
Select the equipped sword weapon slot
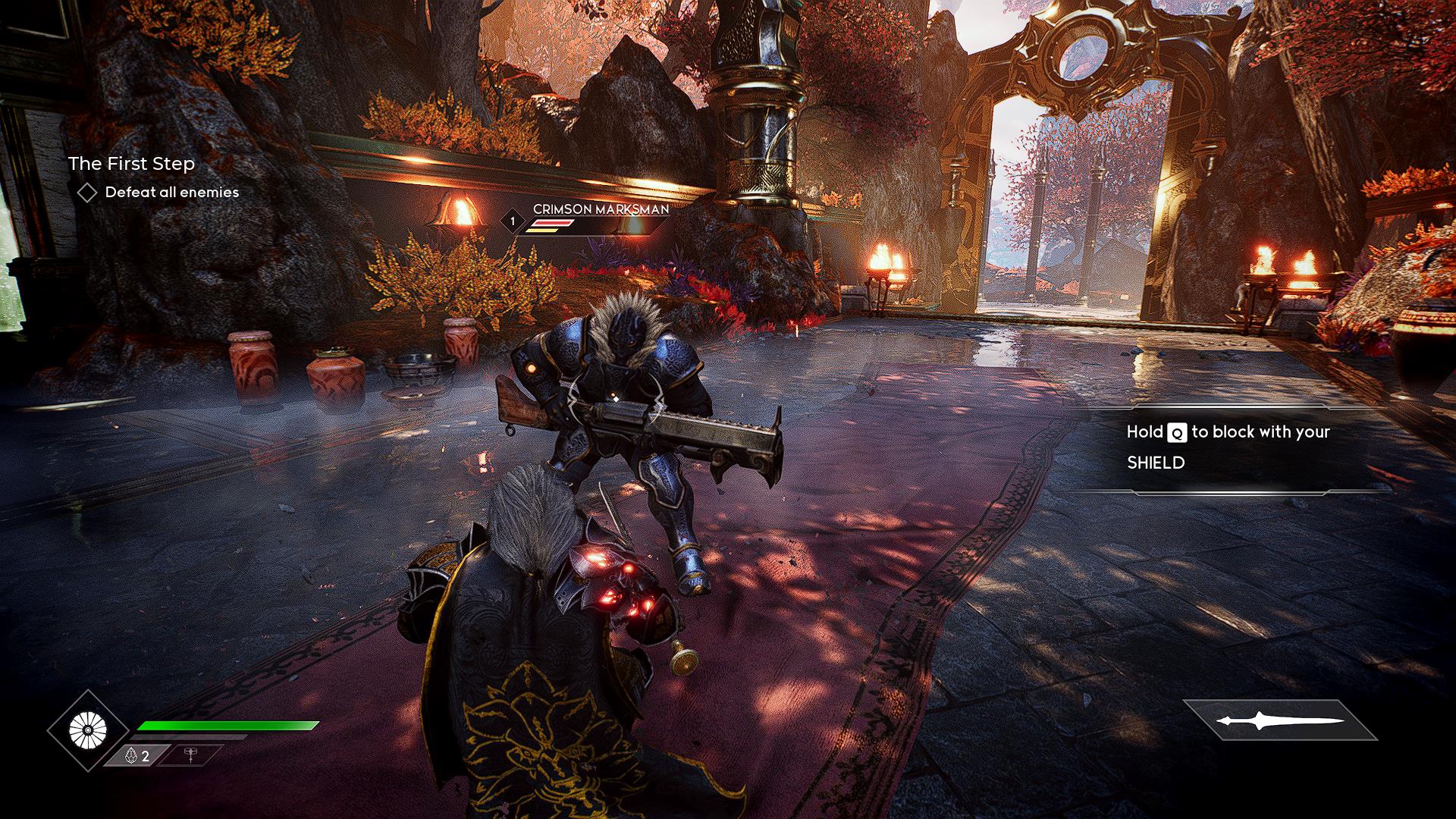[1280, 721]
